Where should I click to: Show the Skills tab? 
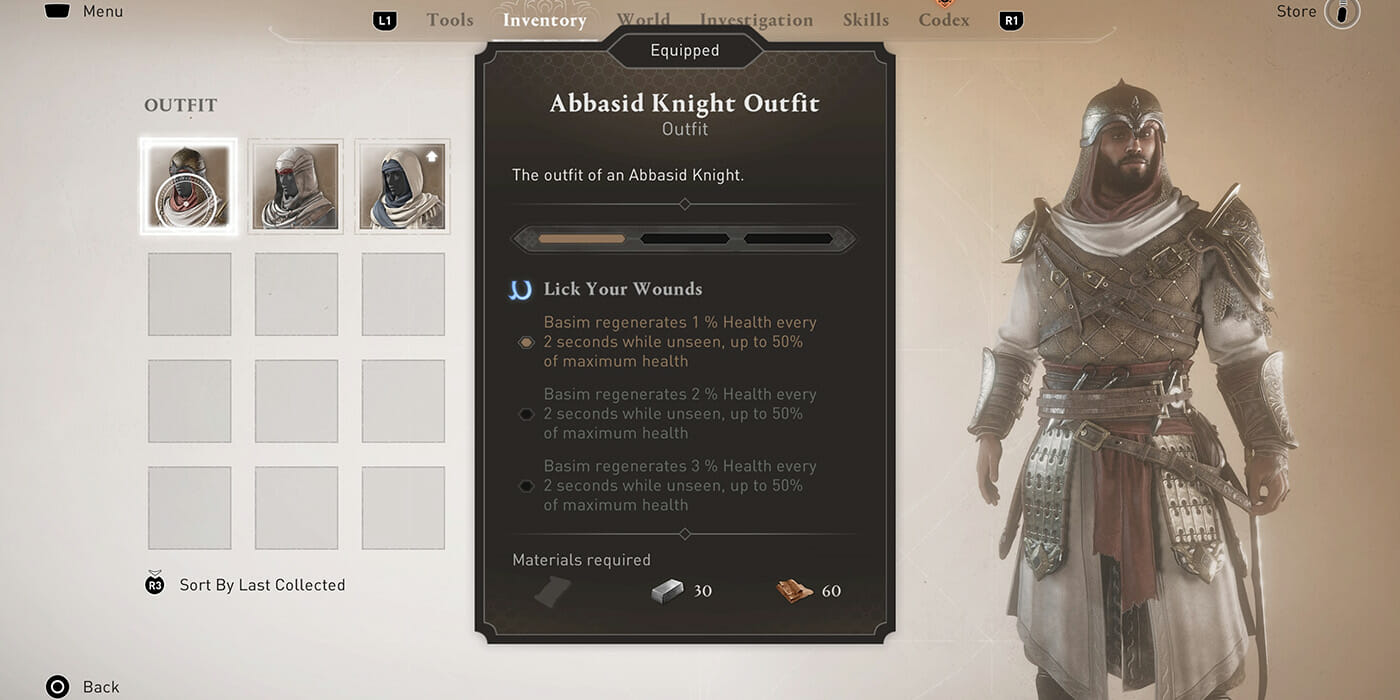point(866,20)
